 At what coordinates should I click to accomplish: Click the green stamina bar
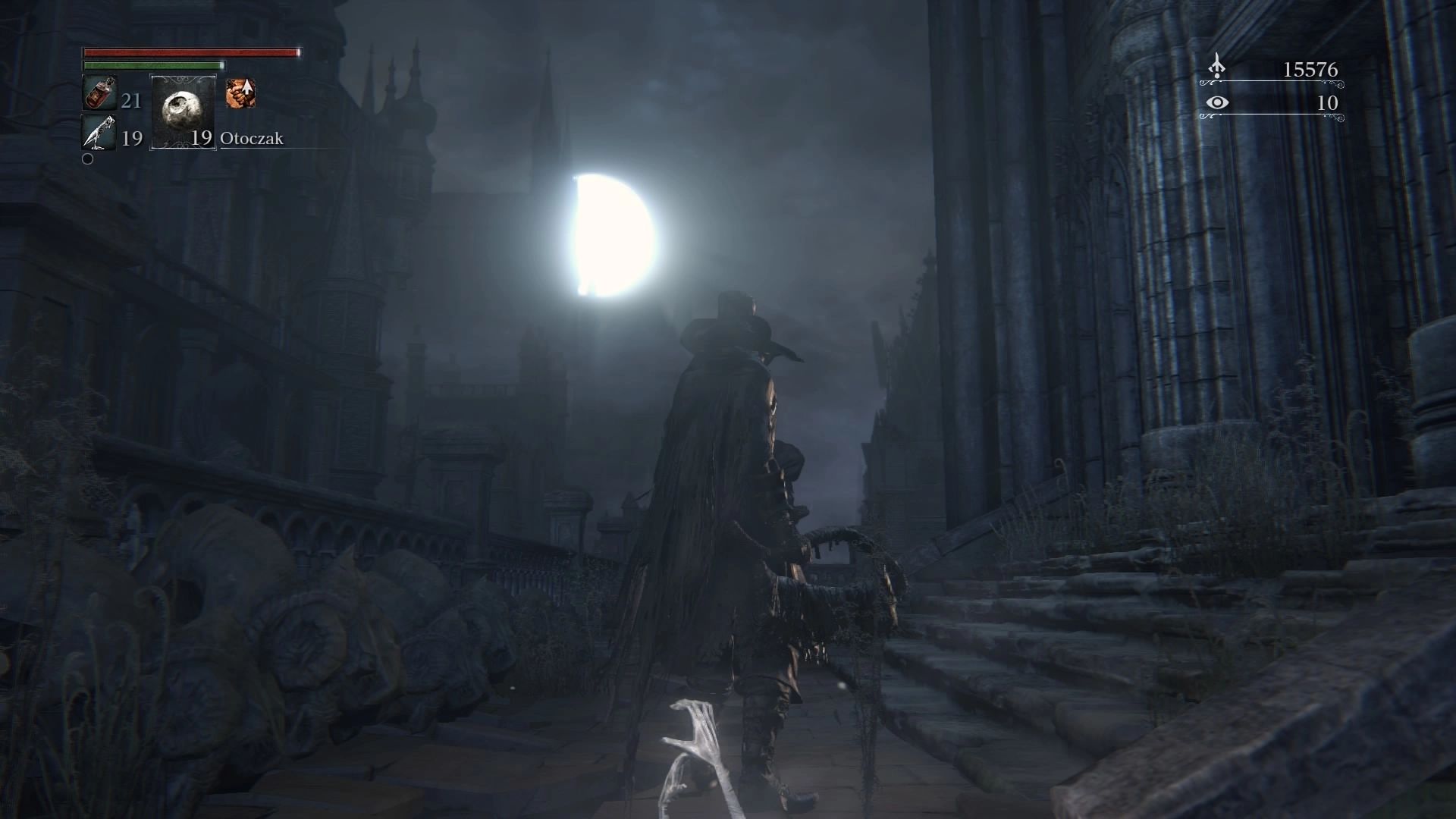coord(152,67)
